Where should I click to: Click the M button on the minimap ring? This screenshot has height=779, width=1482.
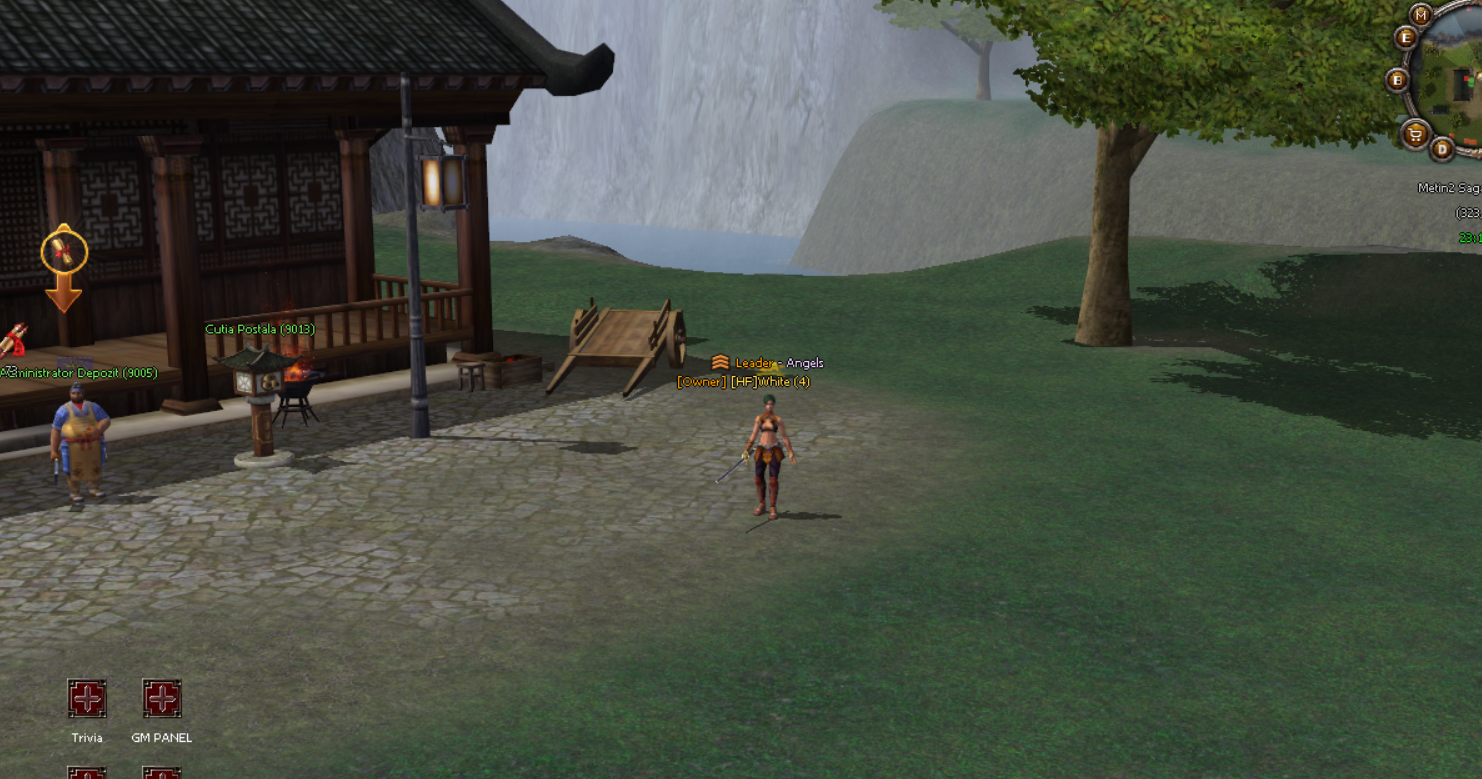(1421, 14)
